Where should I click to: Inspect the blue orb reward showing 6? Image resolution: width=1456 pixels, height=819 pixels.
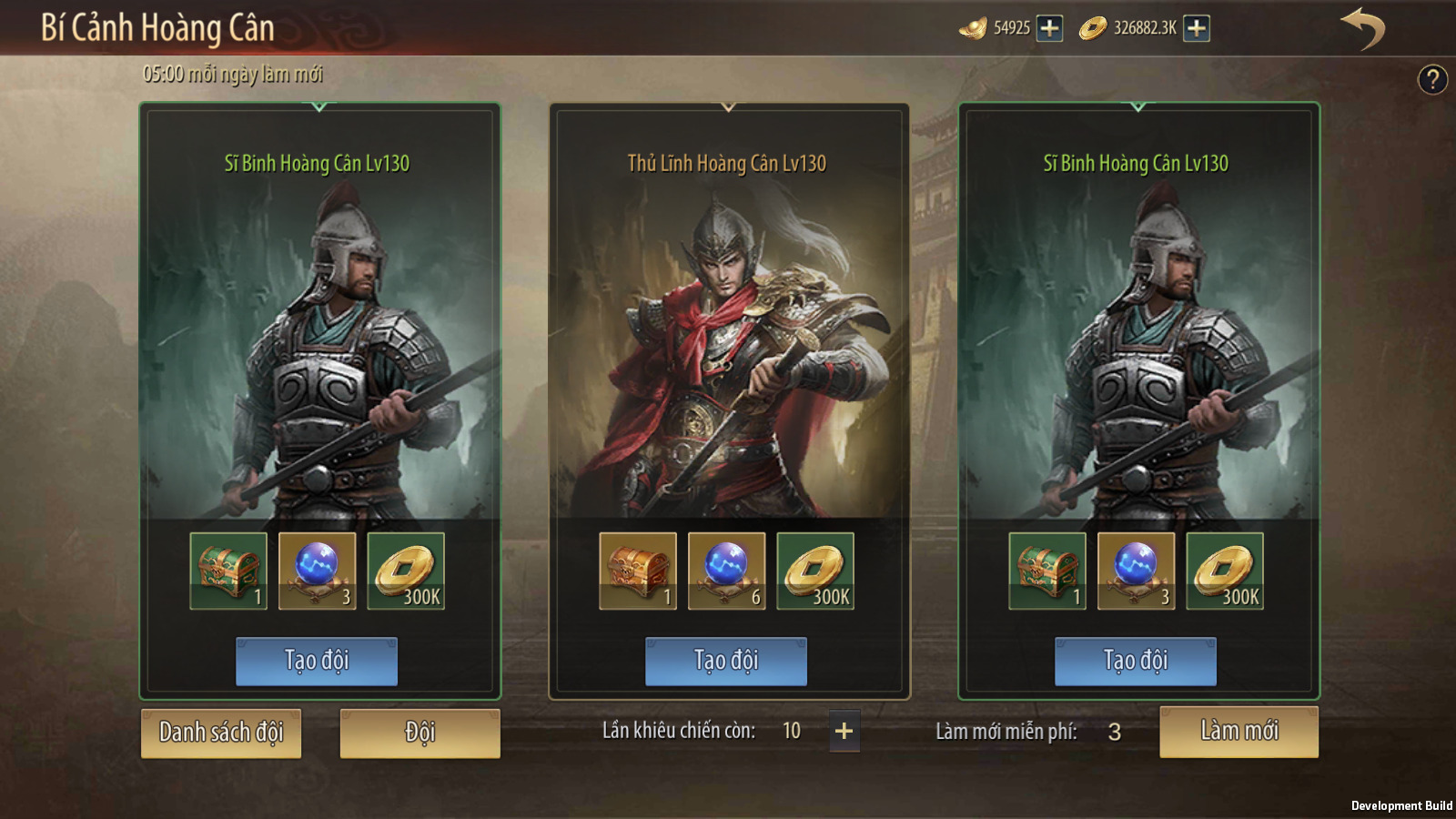point(726,571)
